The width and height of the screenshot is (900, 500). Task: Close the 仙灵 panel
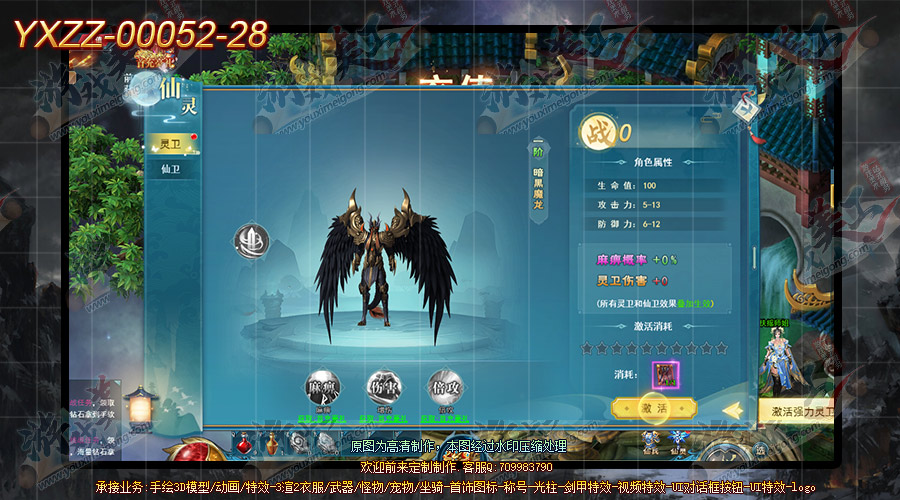745,111
